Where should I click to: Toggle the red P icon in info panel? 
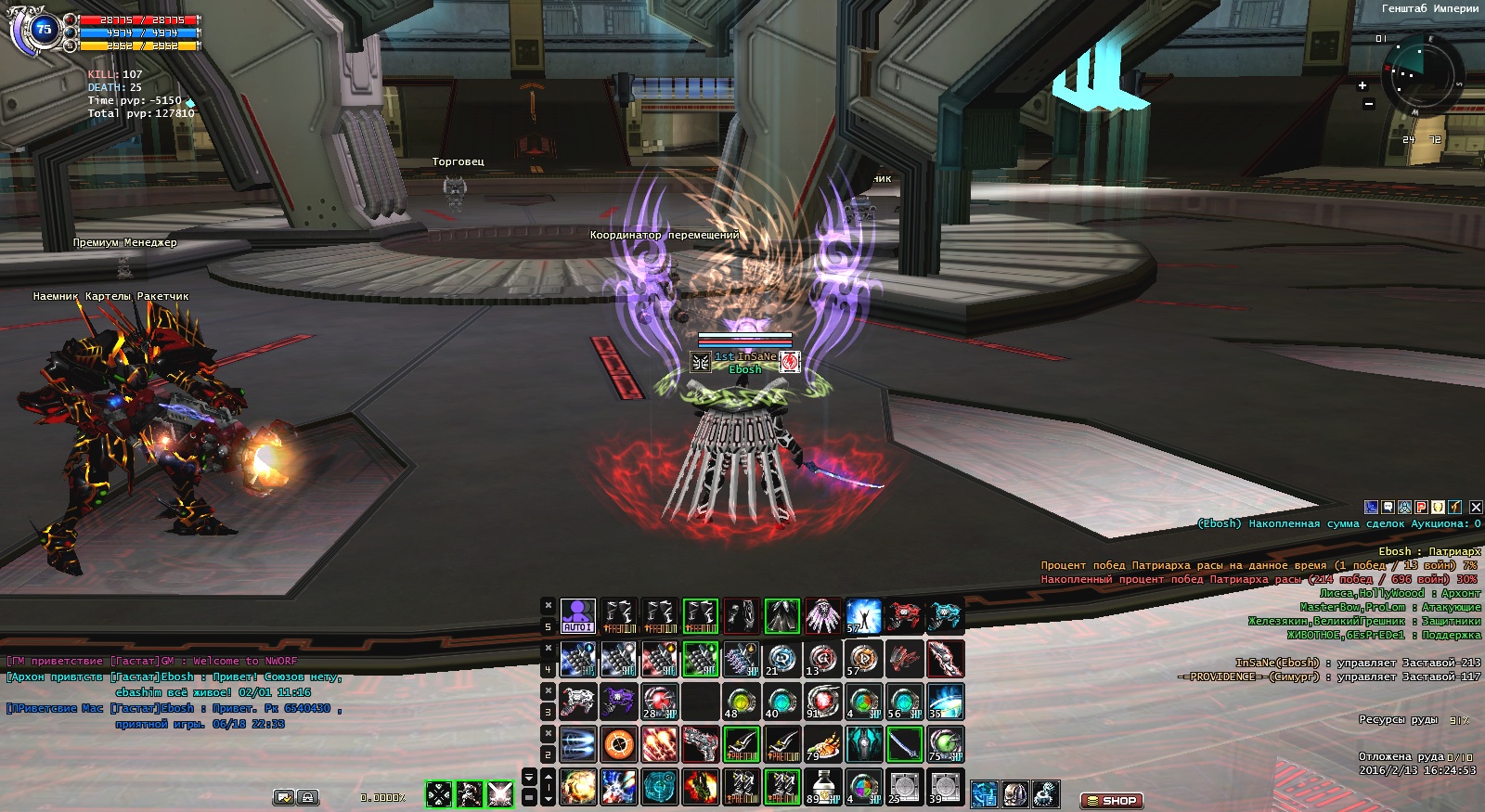[x=1421, y=507]
